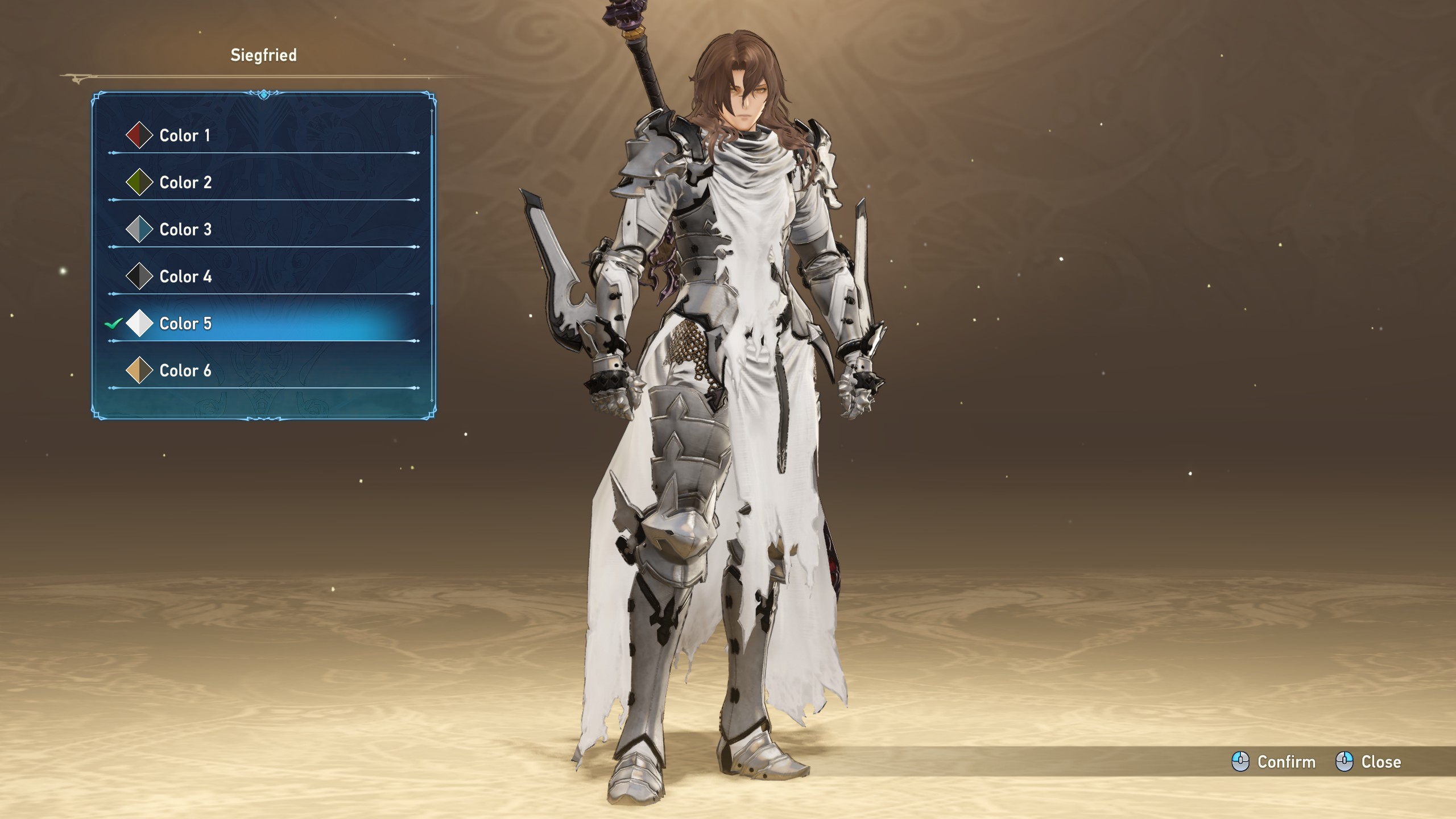Select the highlighted Color 5 white option
Screen dimensions: 1456x819
tap(185, 324)
